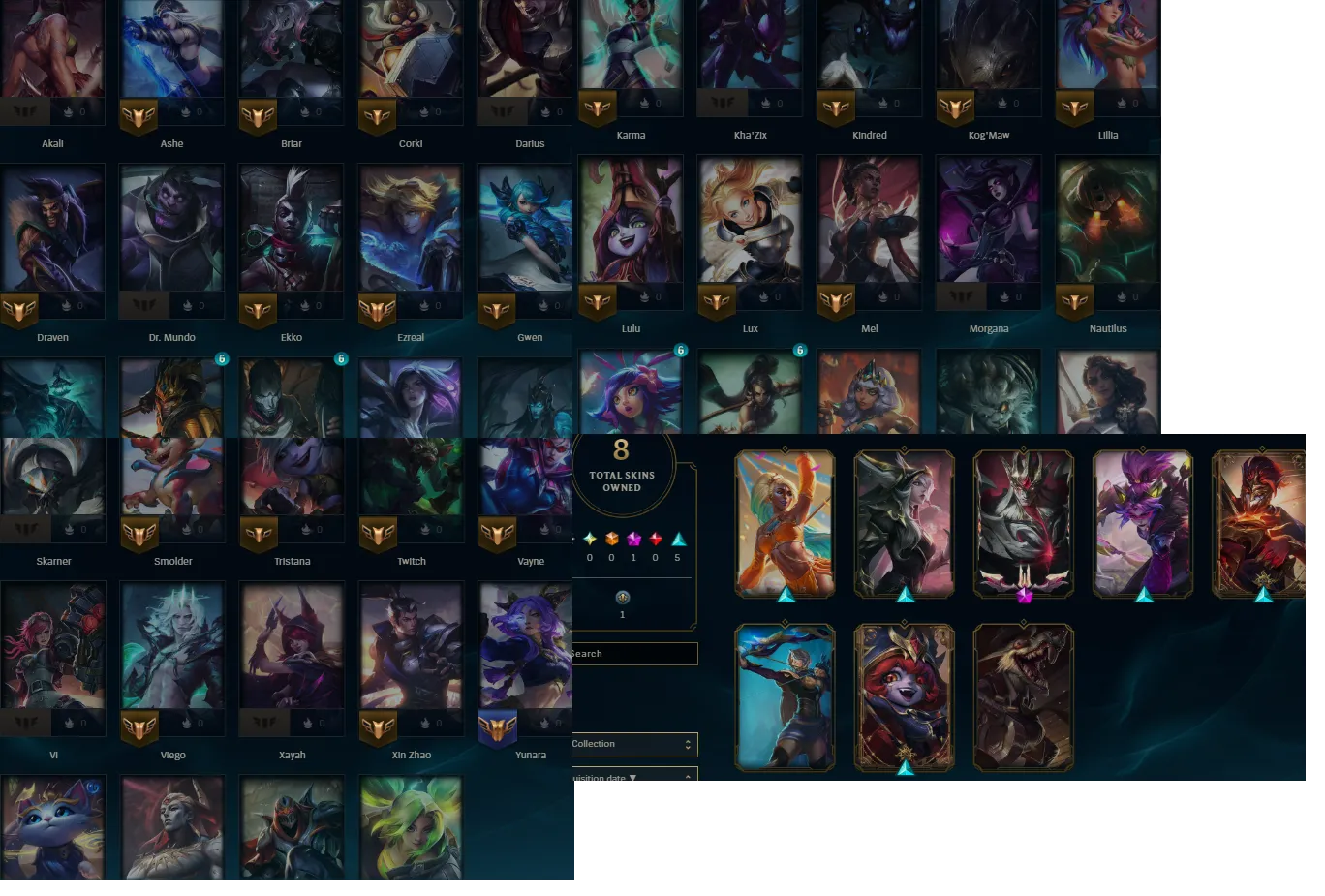Select the first skin card in the bottom row
The width and height of the screenshot is (1325, 896).
point(785,695)
